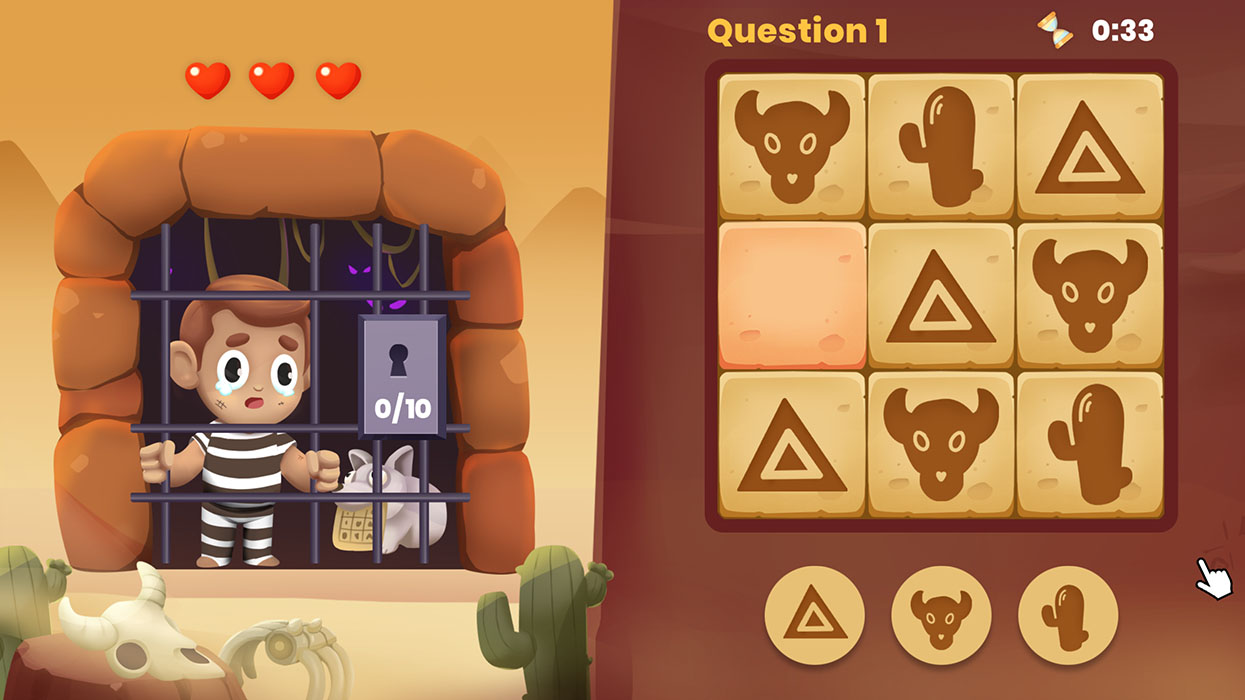Choose the bull skull answer button
Viewport: 1245px width, 700px height.
(x=940, y=615)
